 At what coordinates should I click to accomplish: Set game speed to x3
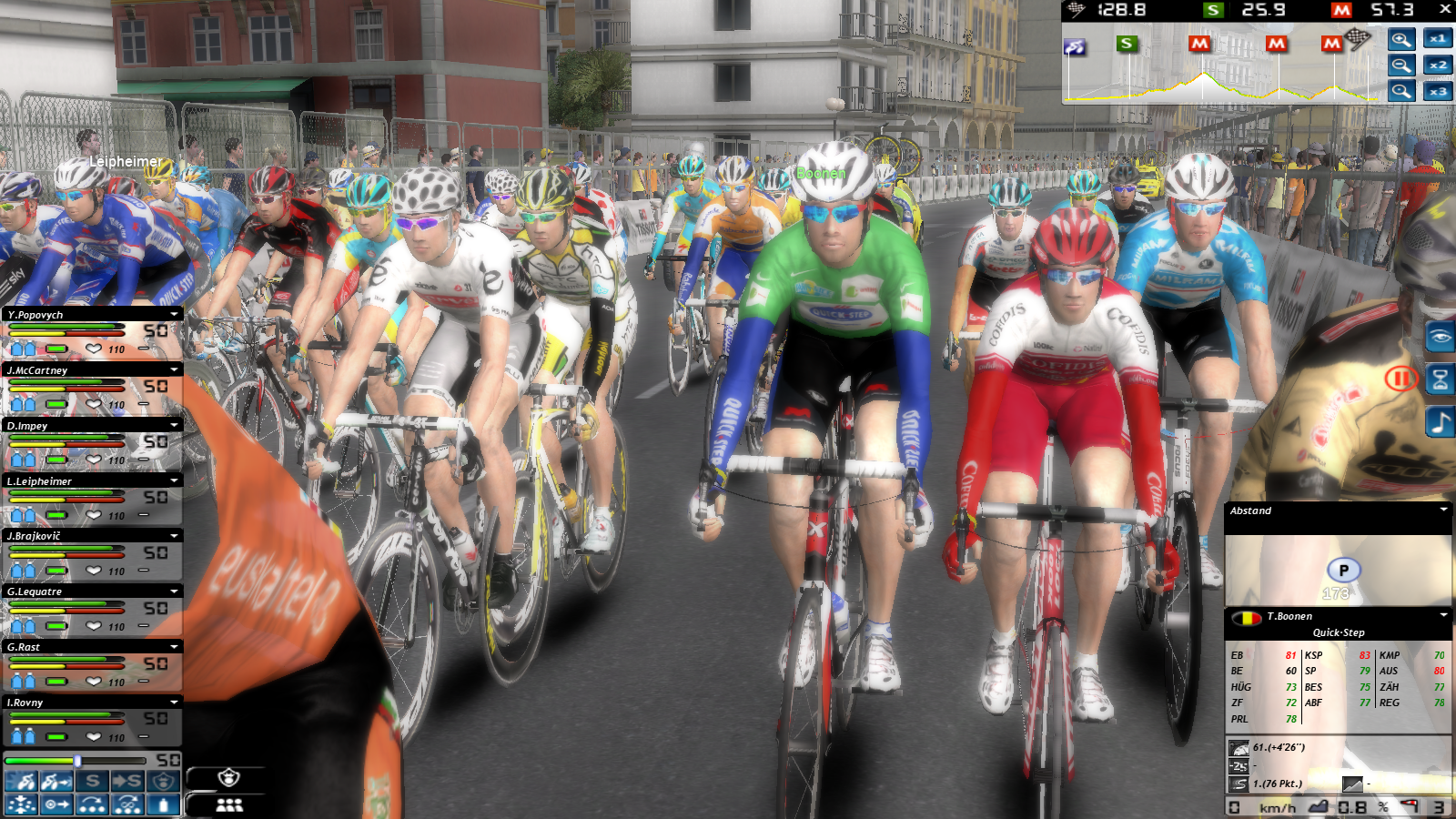(1438, 92)
